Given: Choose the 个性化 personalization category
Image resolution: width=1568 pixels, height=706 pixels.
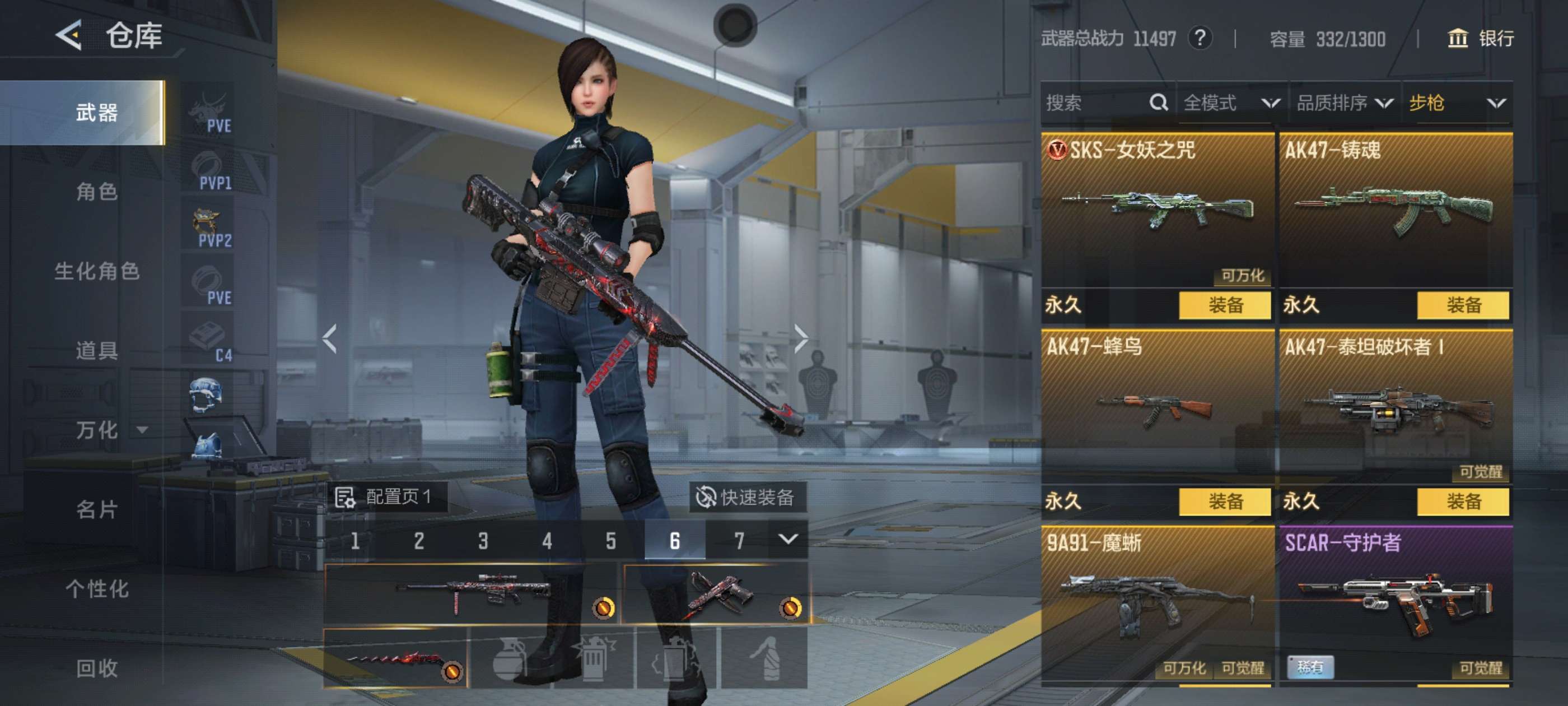Looking at the screenshot, I should (96, 588).
